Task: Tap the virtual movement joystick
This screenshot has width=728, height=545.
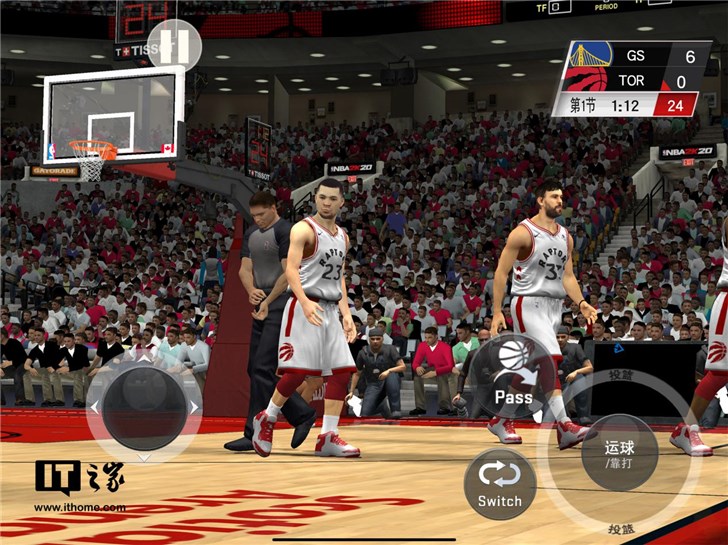Action: [x=145, y=407]
